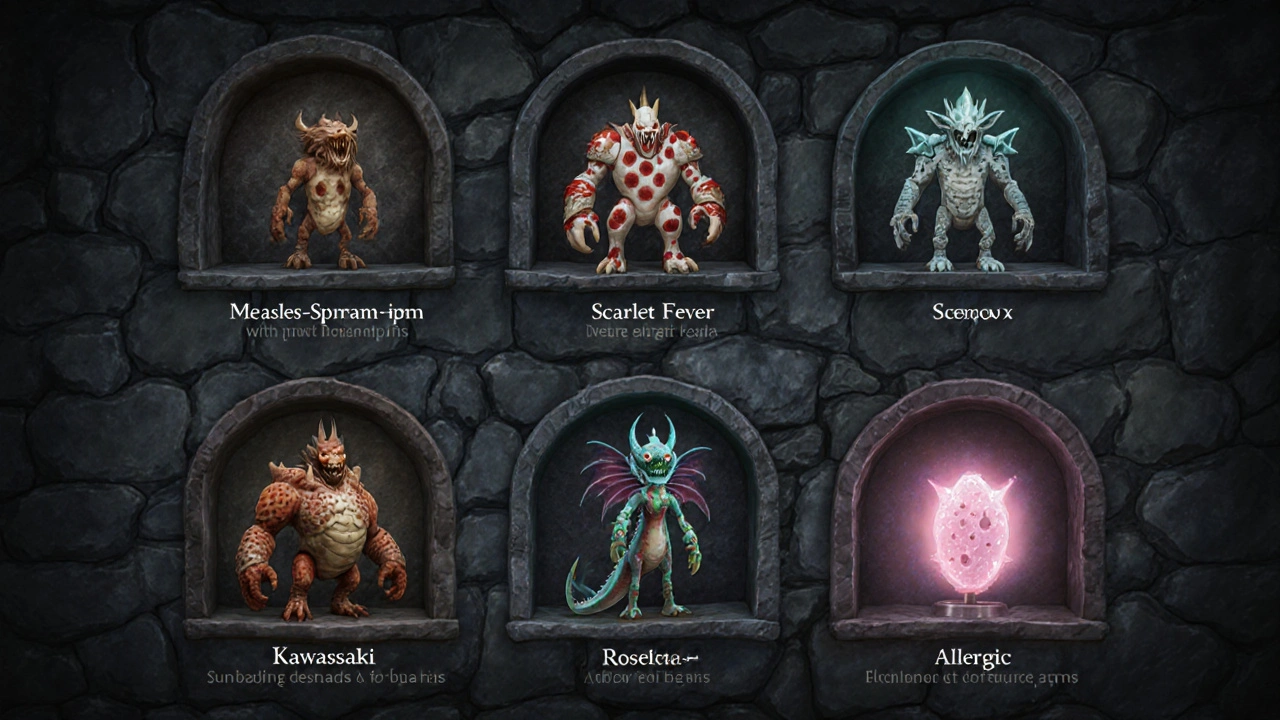This screenshot has height=720, width=1280.
Task: Select the glowing pink Allergic crystal
Action: 970,530
